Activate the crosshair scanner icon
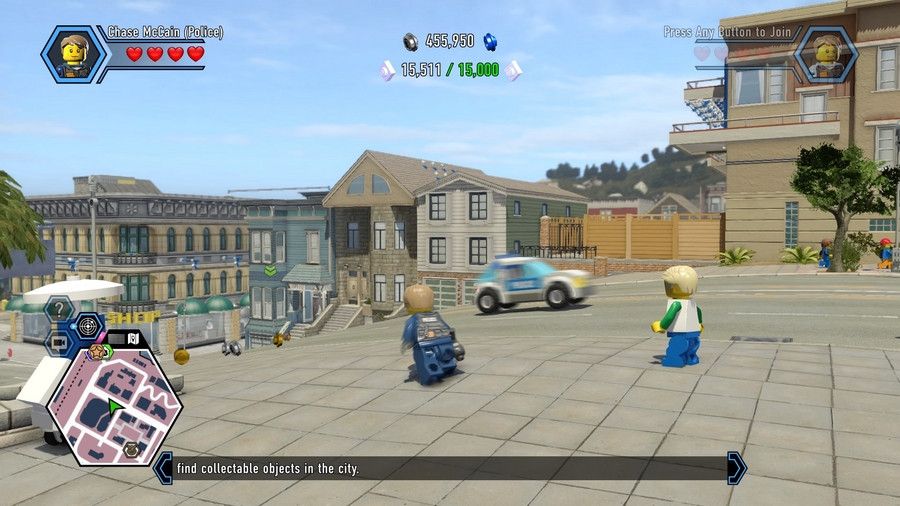Image resolution: width=900 pixels, height=506 pixels. 89,325
